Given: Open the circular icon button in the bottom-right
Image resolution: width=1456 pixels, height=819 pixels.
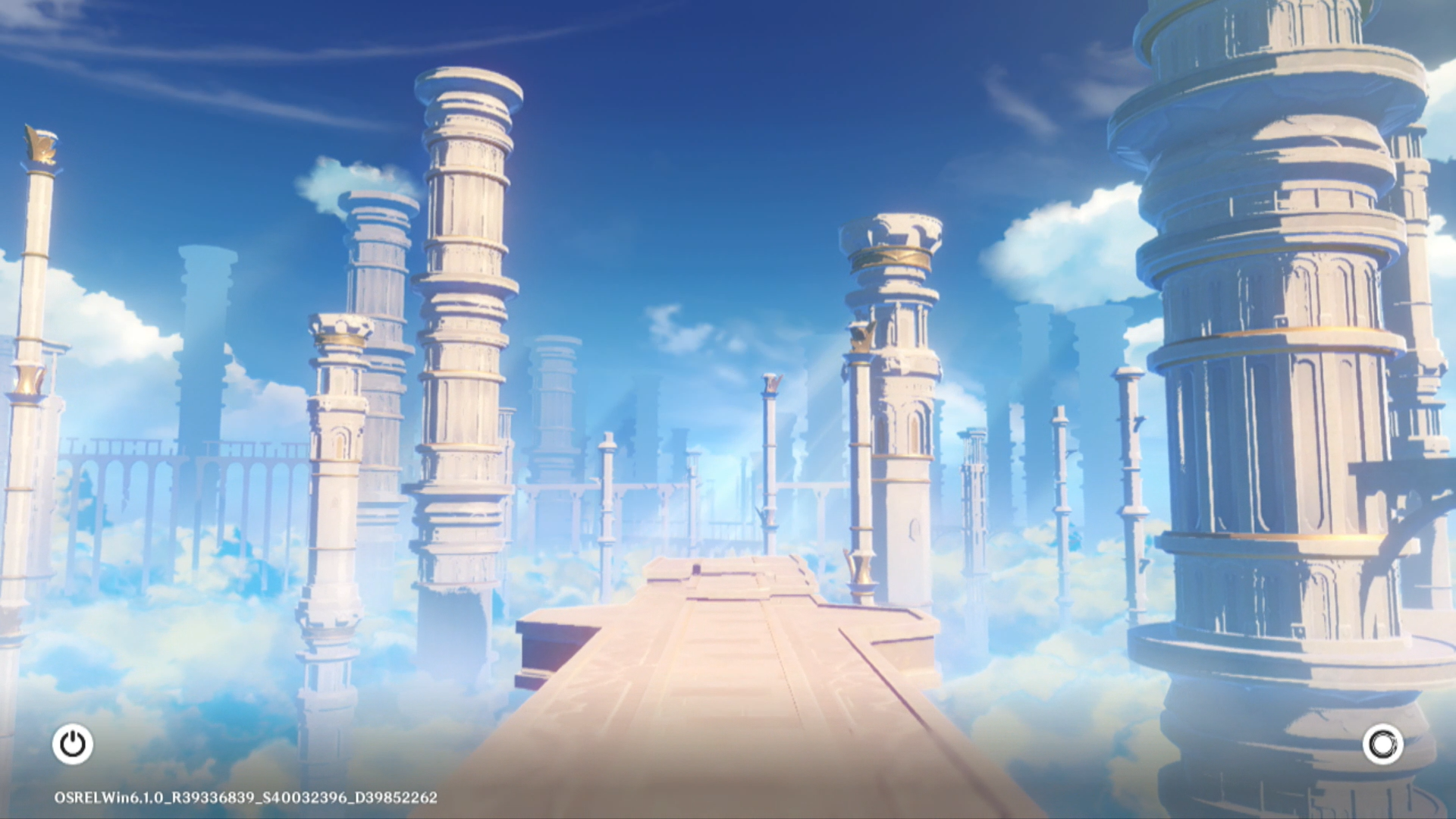Looking at the screenshot, I should point(1382,744).
